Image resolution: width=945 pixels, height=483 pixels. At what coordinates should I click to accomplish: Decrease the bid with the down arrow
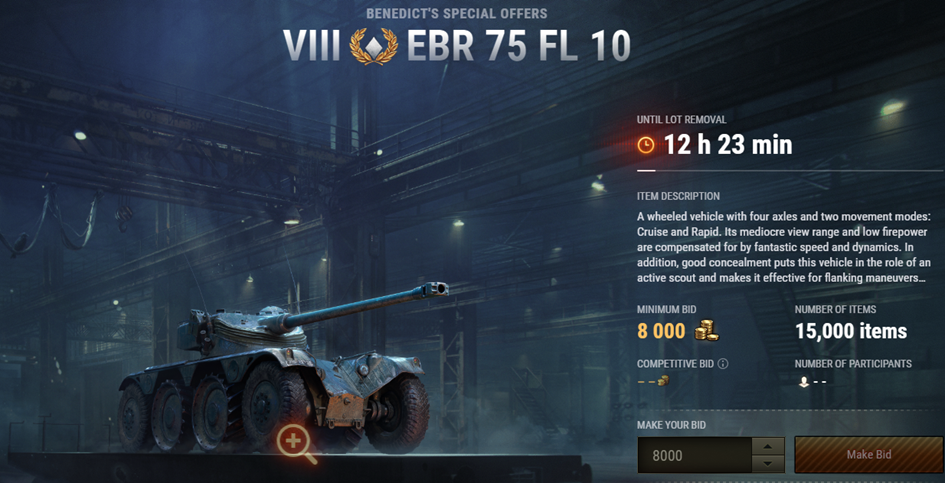[766, 464]
